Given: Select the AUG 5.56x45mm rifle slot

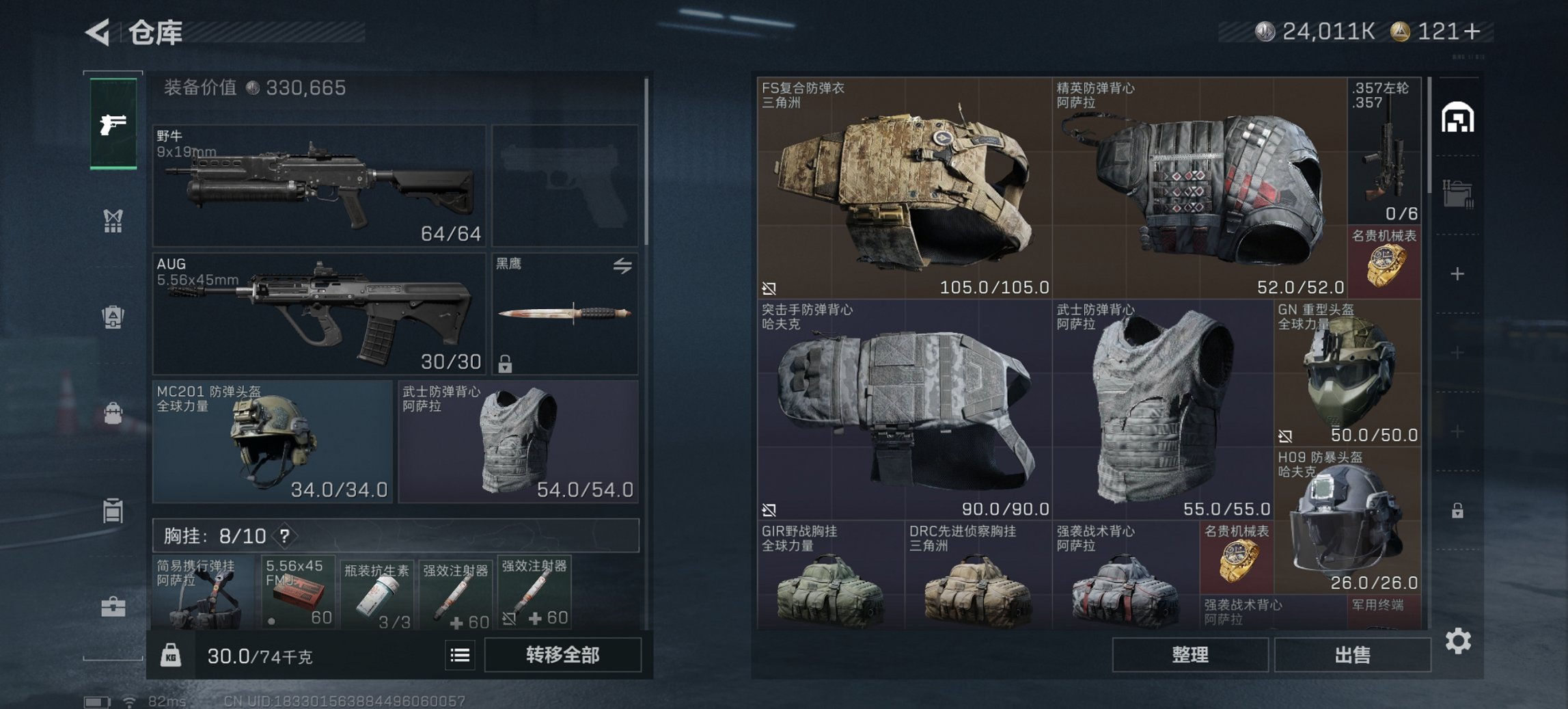Looking at the screenshot, I should [x=319, y=314].
